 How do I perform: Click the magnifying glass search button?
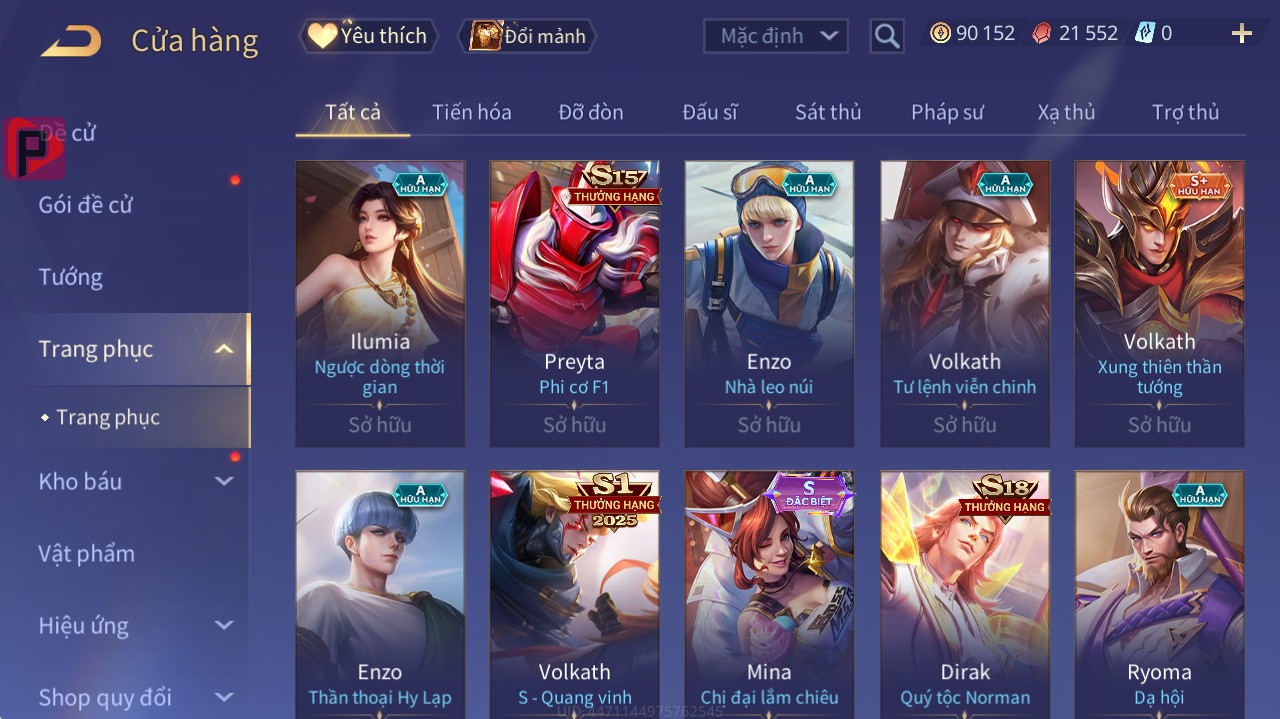click(886, 36)
